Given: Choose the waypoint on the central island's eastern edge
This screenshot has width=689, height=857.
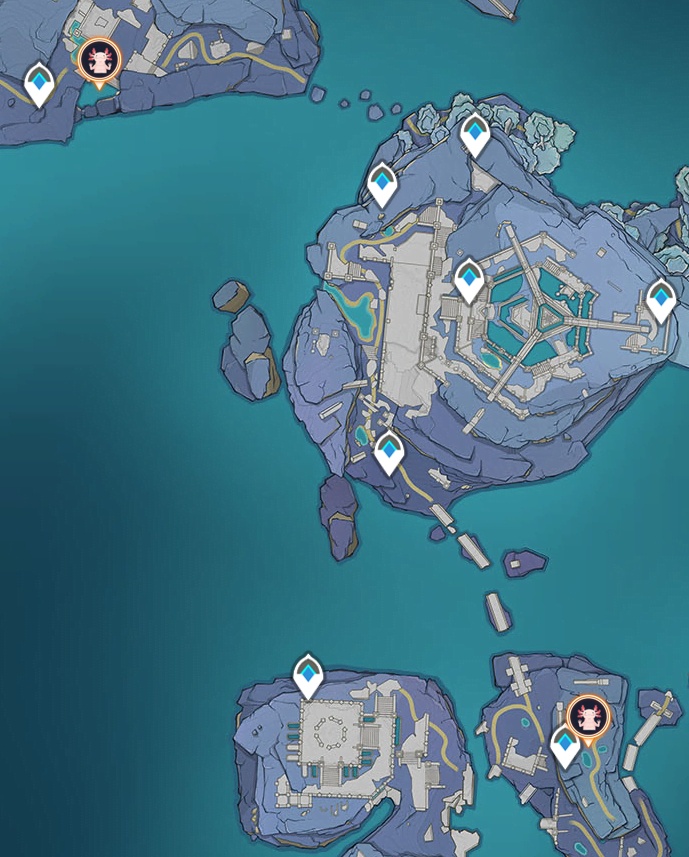Looking at the screenshot, I should click(660, 299).
